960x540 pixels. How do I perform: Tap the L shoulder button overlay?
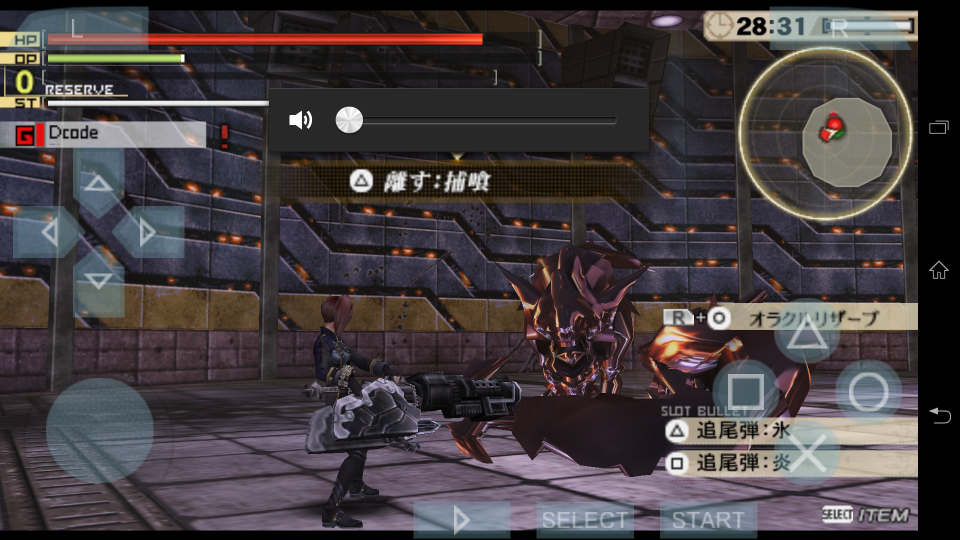tap(82, 28)
